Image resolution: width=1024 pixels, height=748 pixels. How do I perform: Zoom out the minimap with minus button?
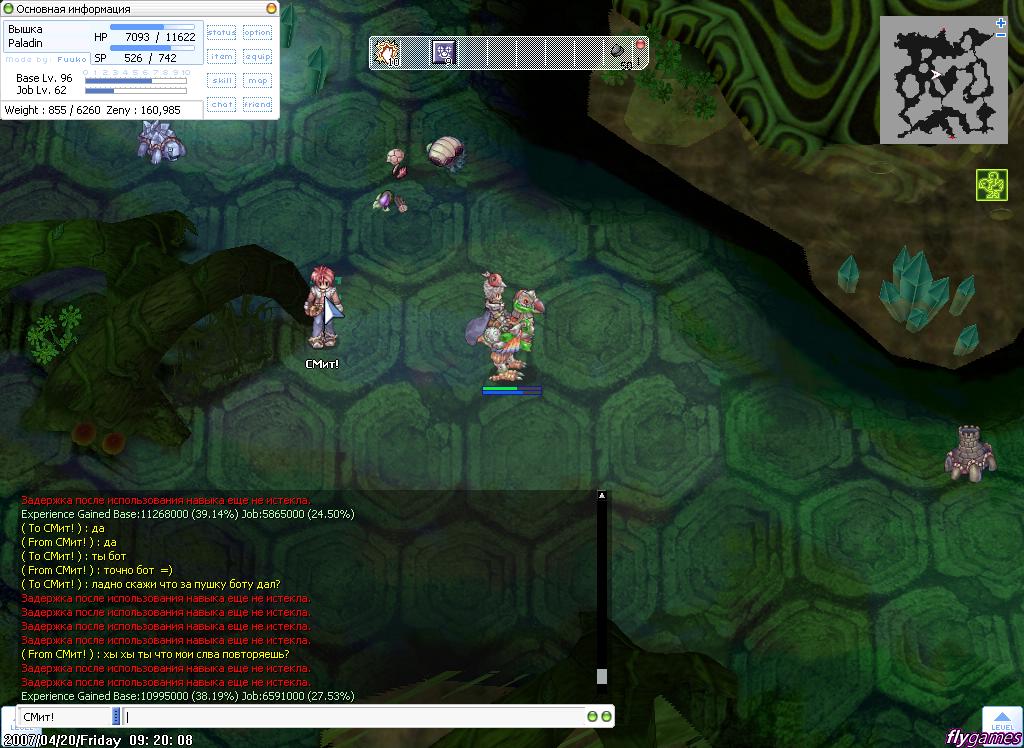[1001, 35]
